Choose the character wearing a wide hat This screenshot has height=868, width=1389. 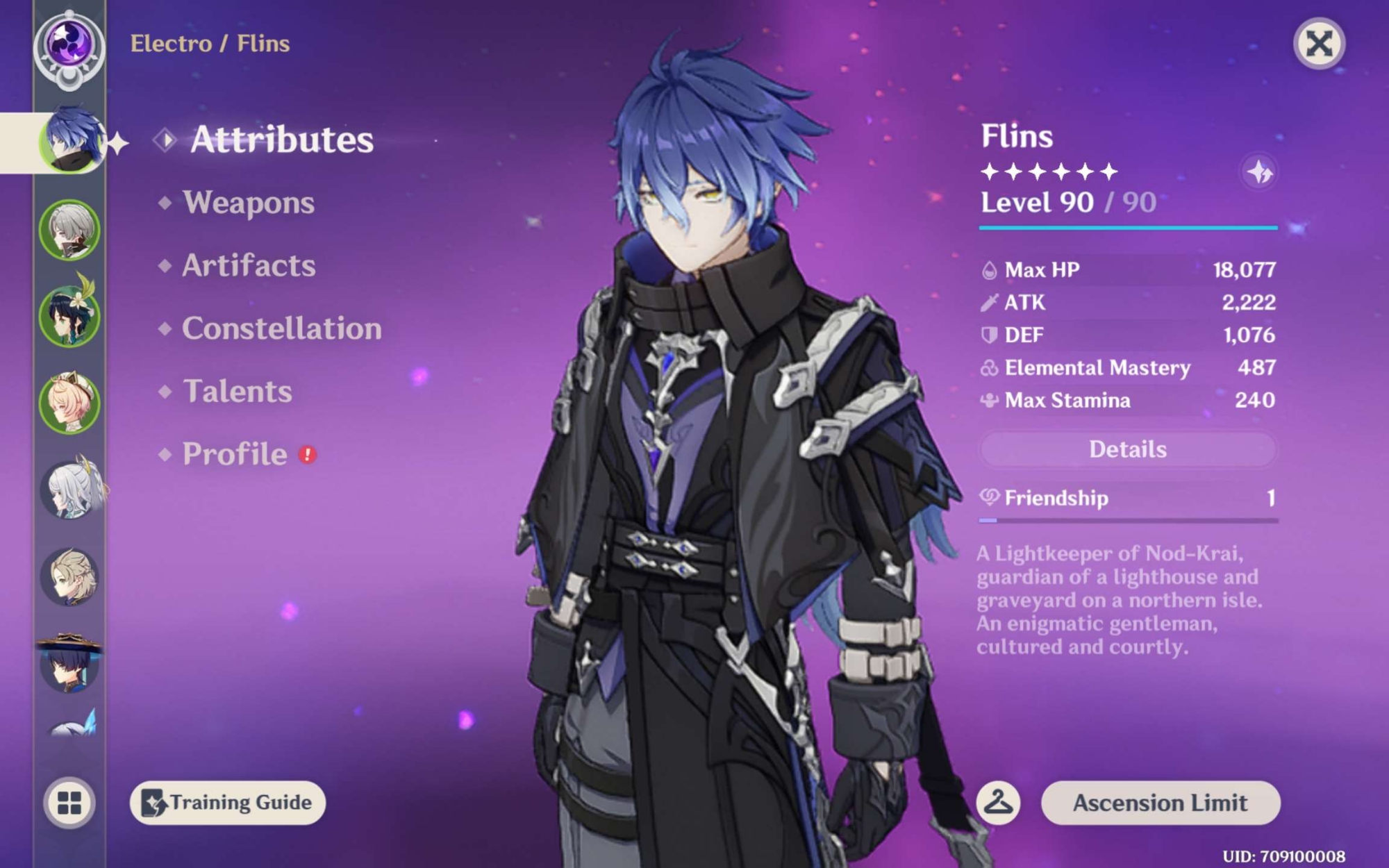point(69,662)
